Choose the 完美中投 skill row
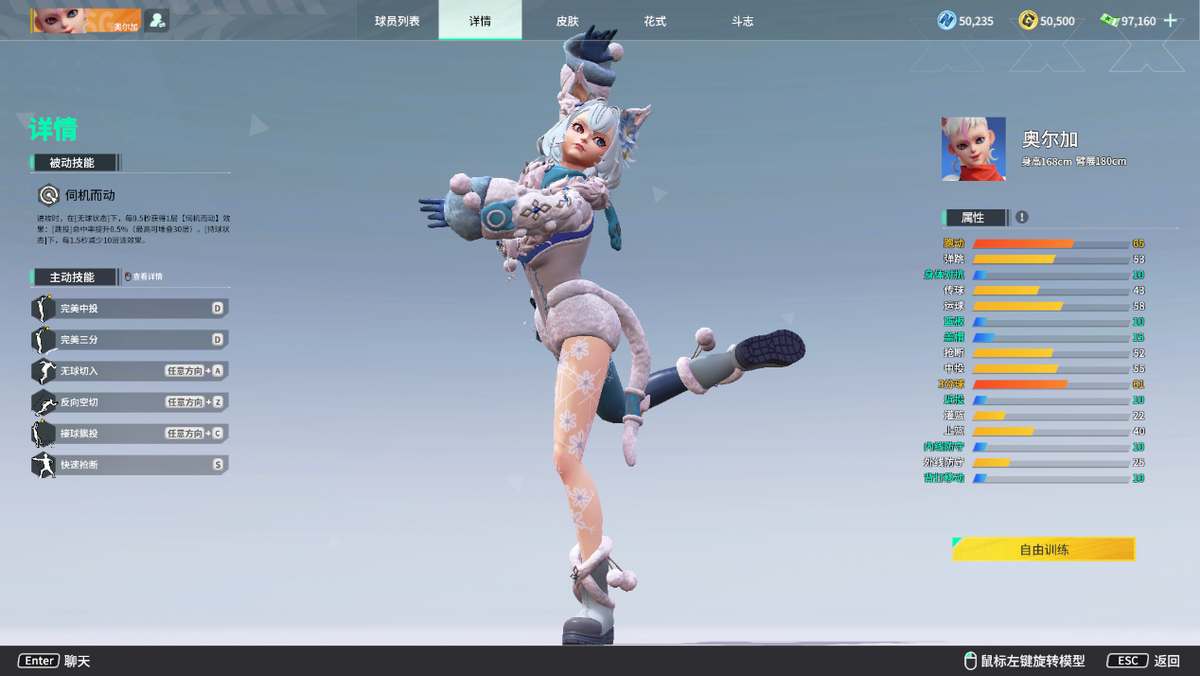Image resolution: width=1200 pixels, height=676 pixels. point(130,309)
